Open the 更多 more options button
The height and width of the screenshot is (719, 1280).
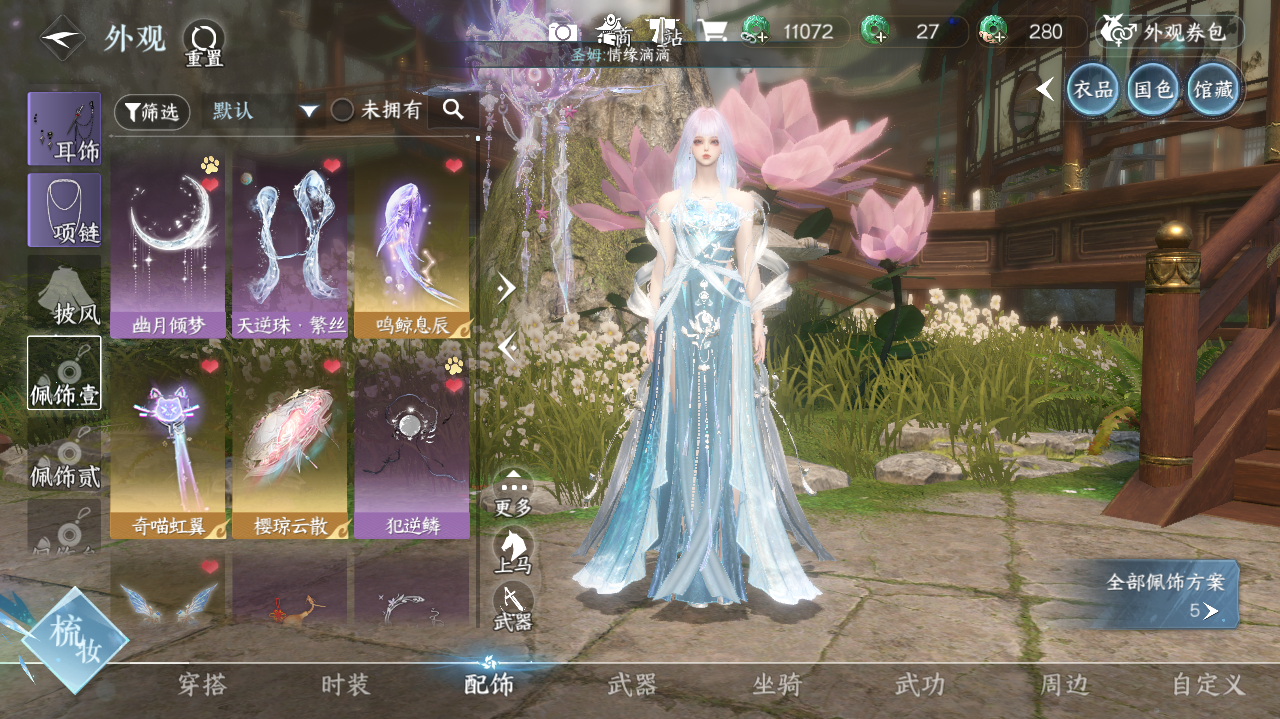[513, 492]
